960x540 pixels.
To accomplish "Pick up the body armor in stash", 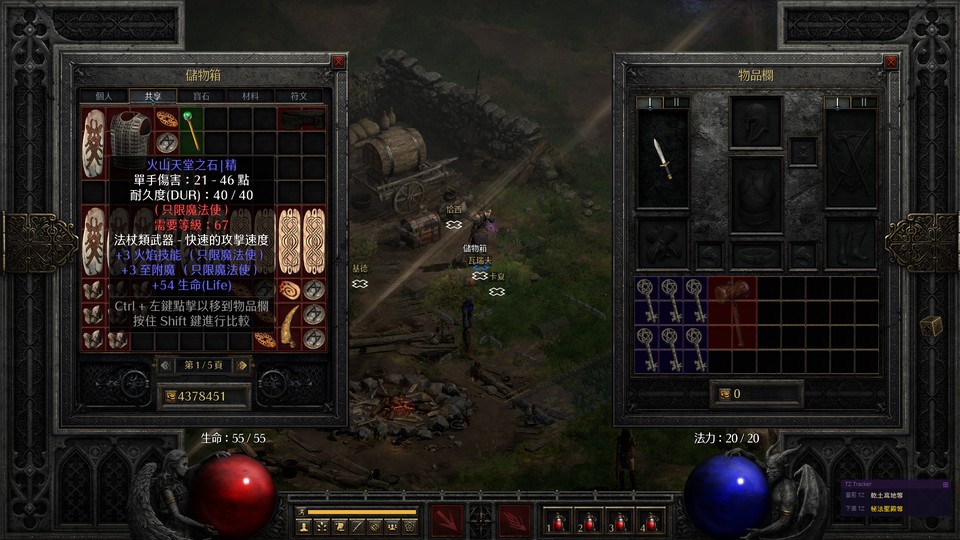I will coord(129,131).
